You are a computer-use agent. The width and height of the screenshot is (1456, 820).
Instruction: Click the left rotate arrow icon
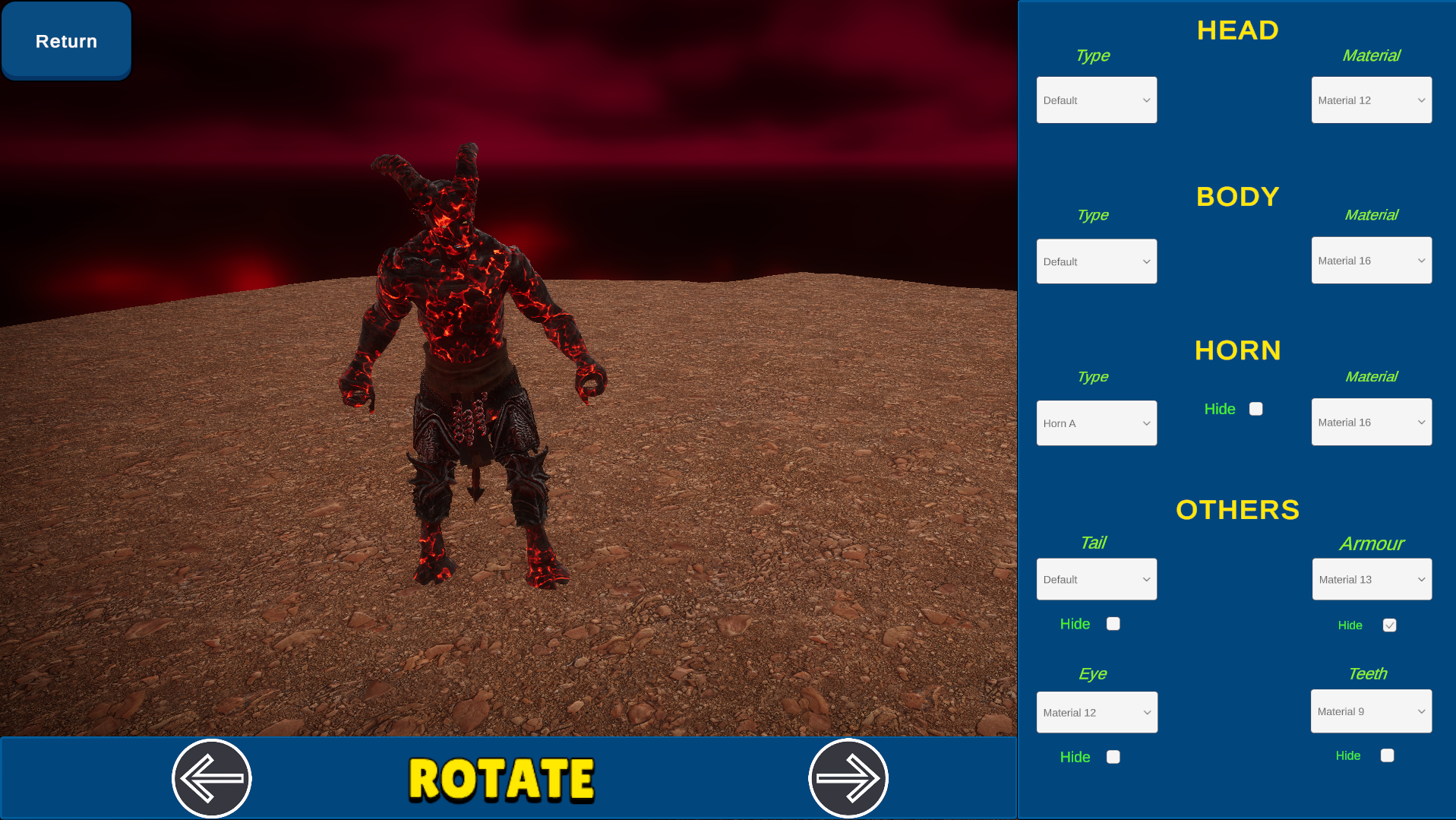click(x=211, y=777)
